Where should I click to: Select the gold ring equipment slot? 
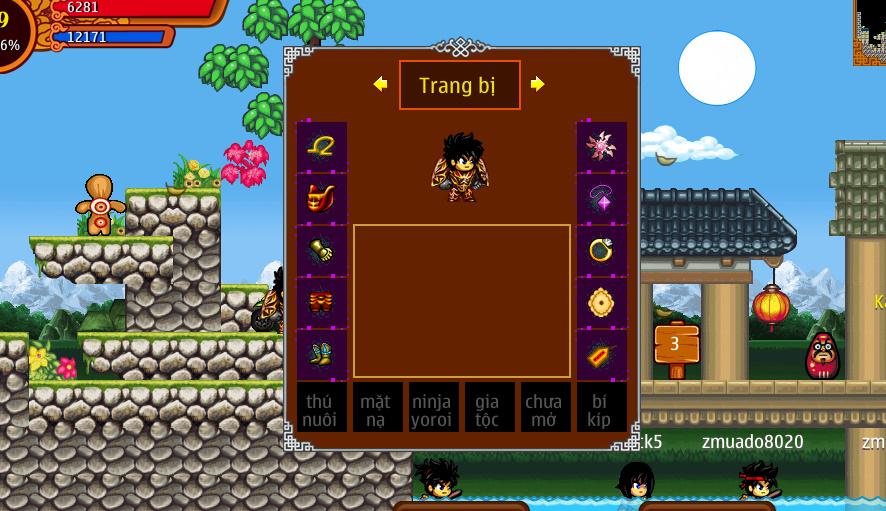601,250
